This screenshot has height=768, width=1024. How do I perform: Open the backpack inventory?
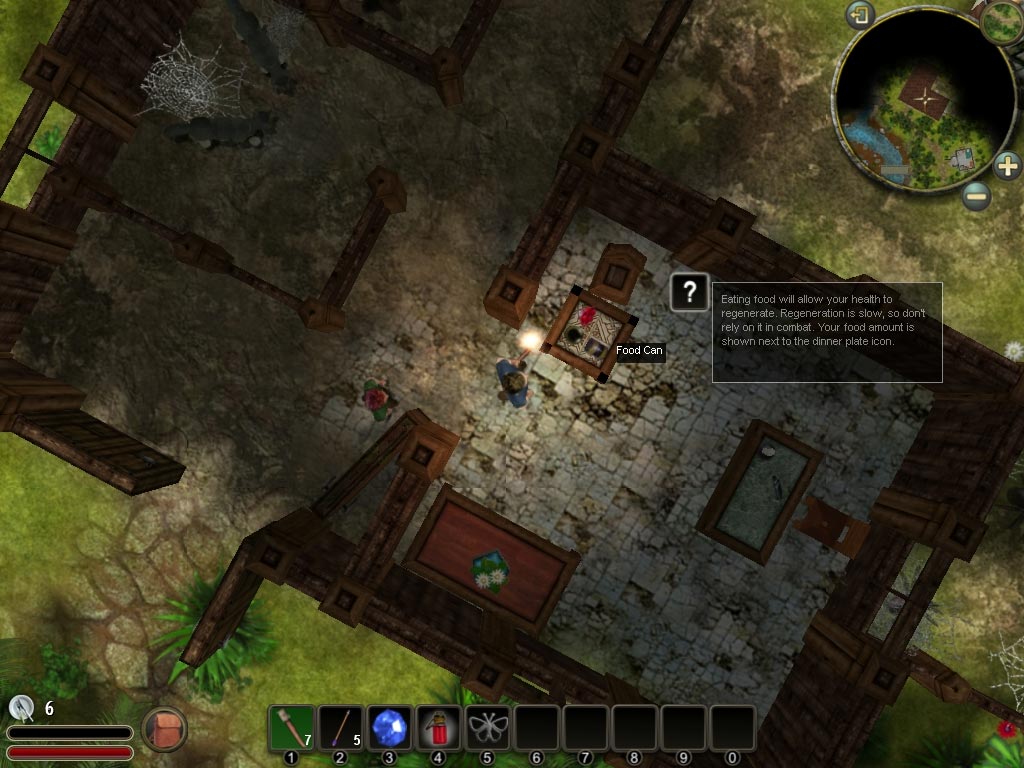164,729
